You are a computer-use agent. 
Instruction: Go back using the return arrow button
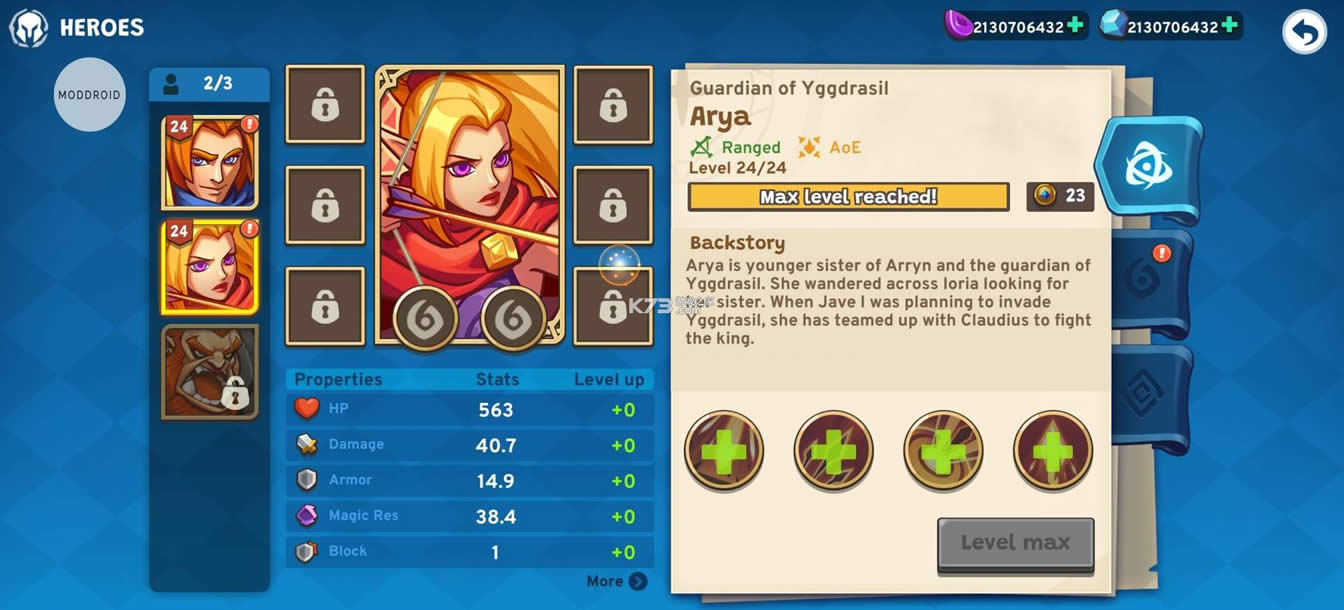1304,32
